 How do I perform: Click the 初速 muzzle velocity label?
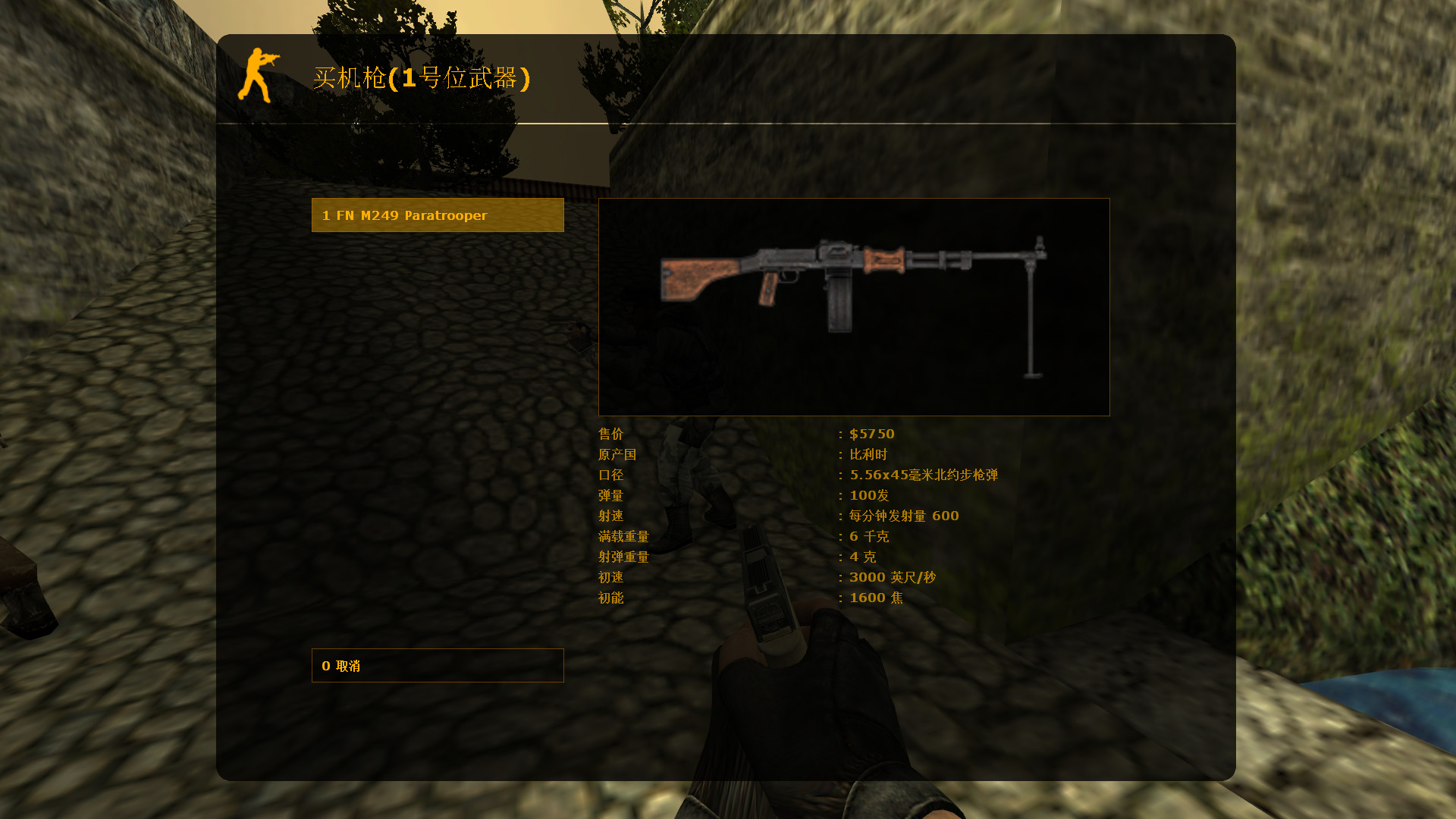click(x=611, y=576)
